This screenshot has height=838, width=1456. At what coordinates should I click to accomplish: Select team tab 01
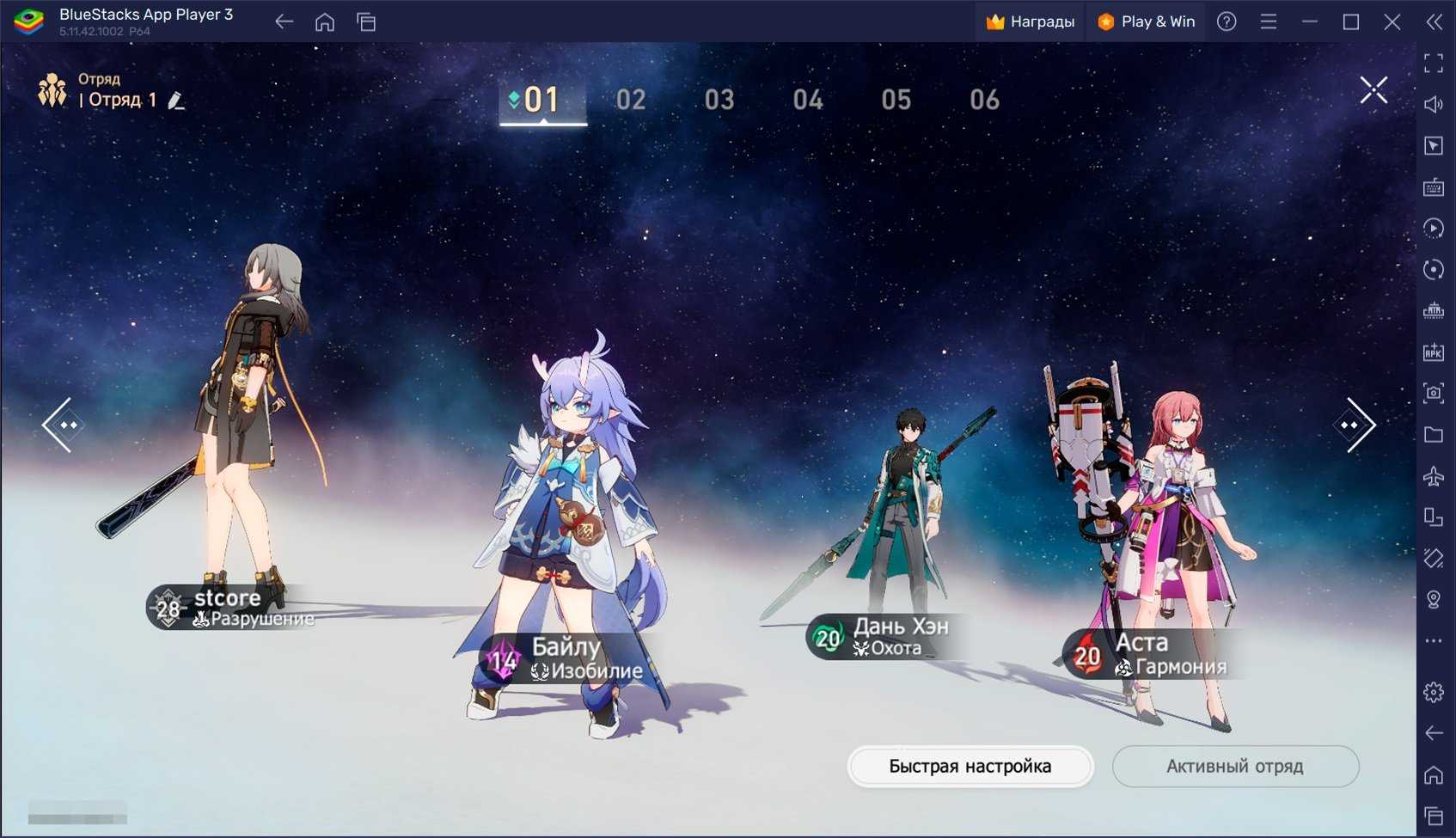pos(542,100)
